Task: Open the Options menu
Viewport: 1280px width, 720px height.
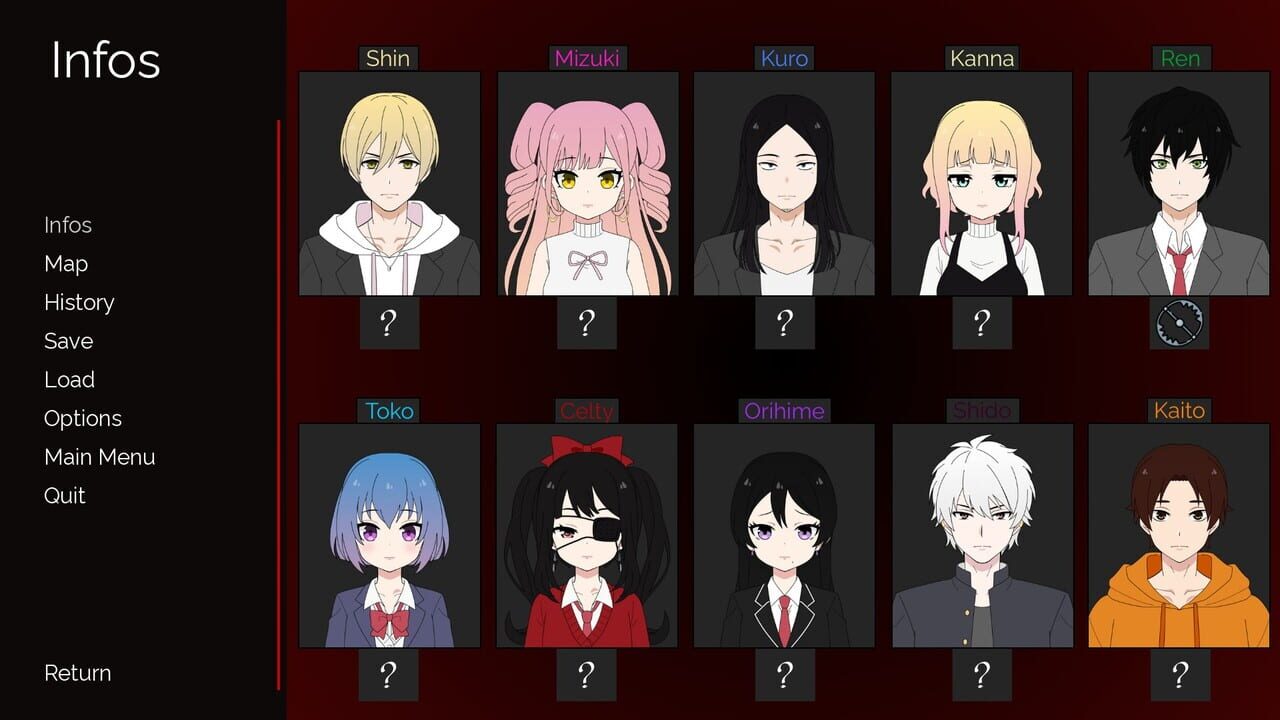Action: [82, 418]
